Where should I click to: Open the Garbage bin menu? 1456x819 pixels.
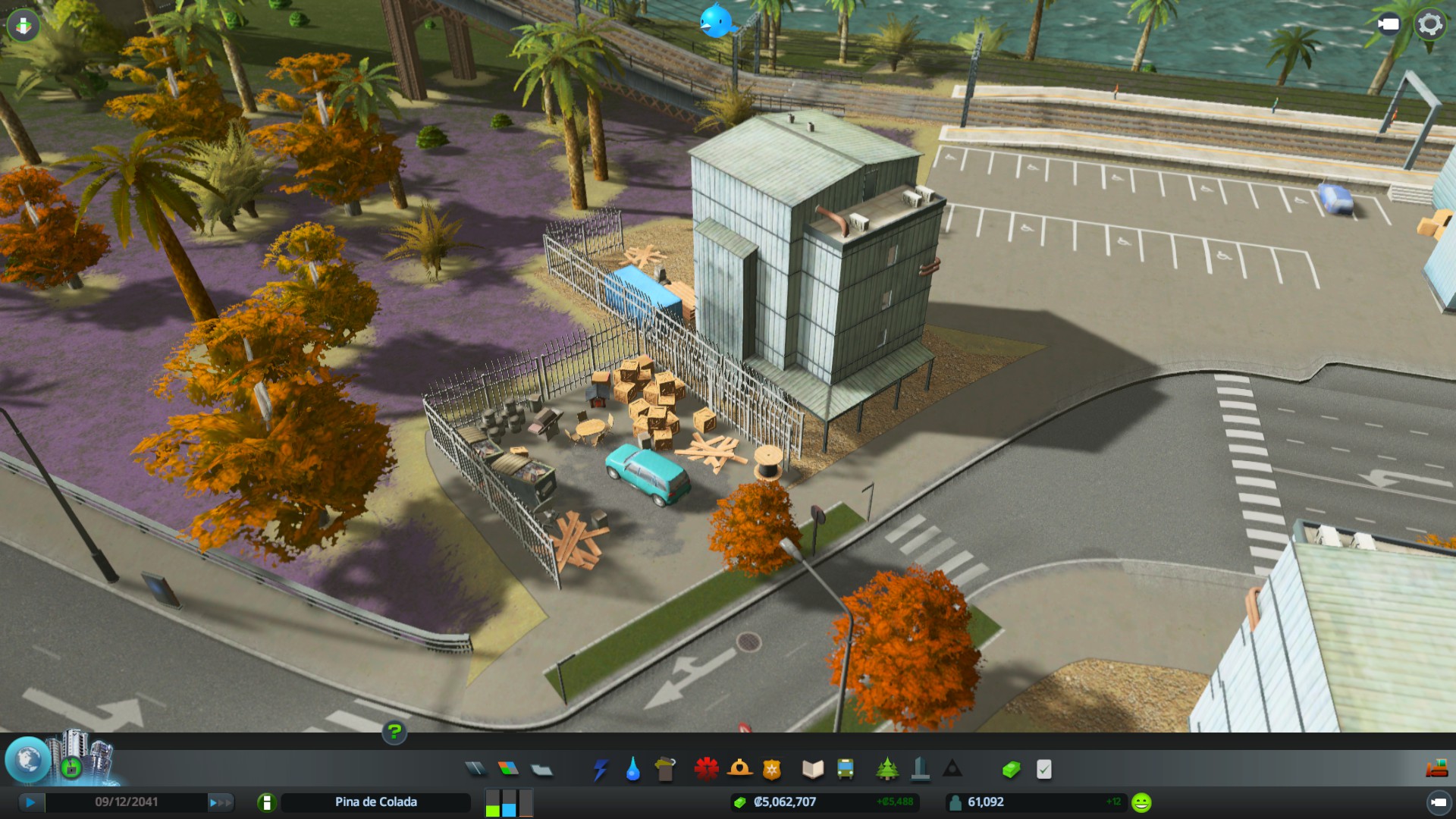(665, 770)
